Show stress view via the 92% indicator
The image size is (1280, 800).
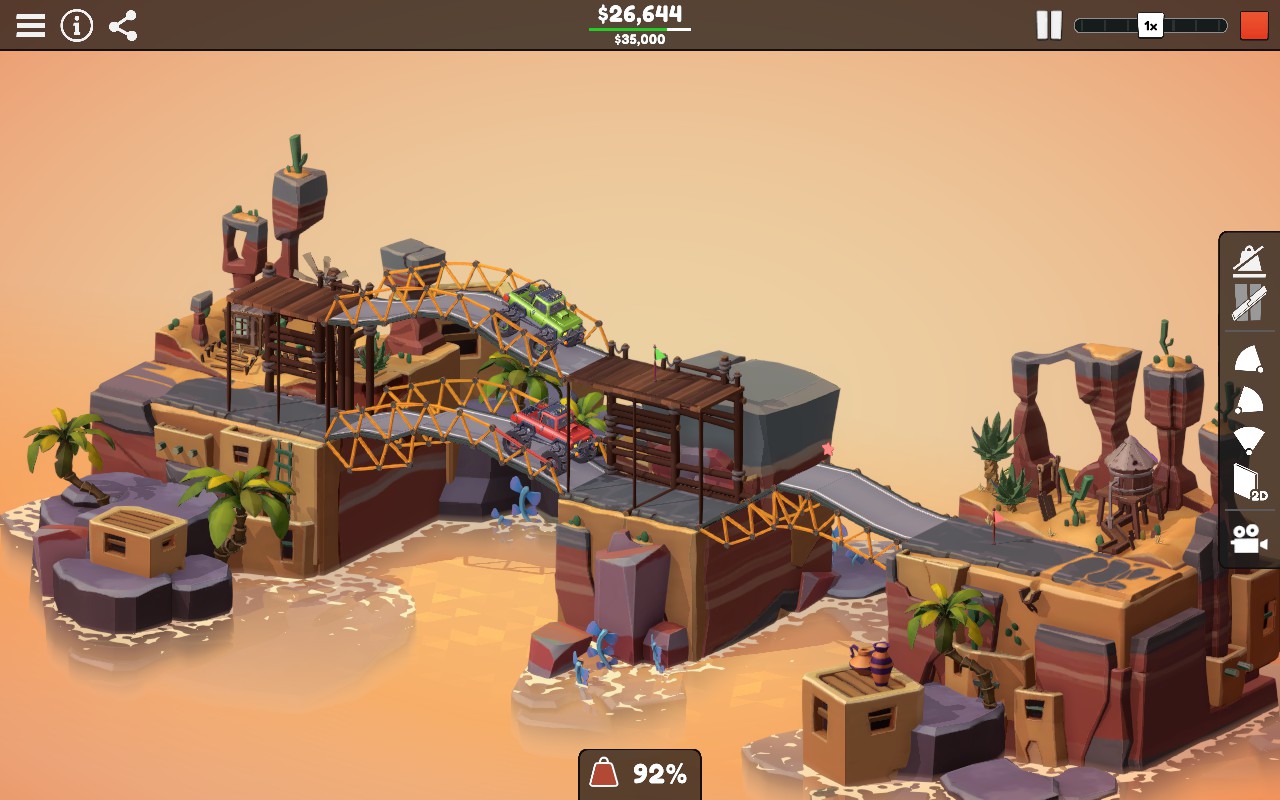pyautogui.click(x=639, y=772)
